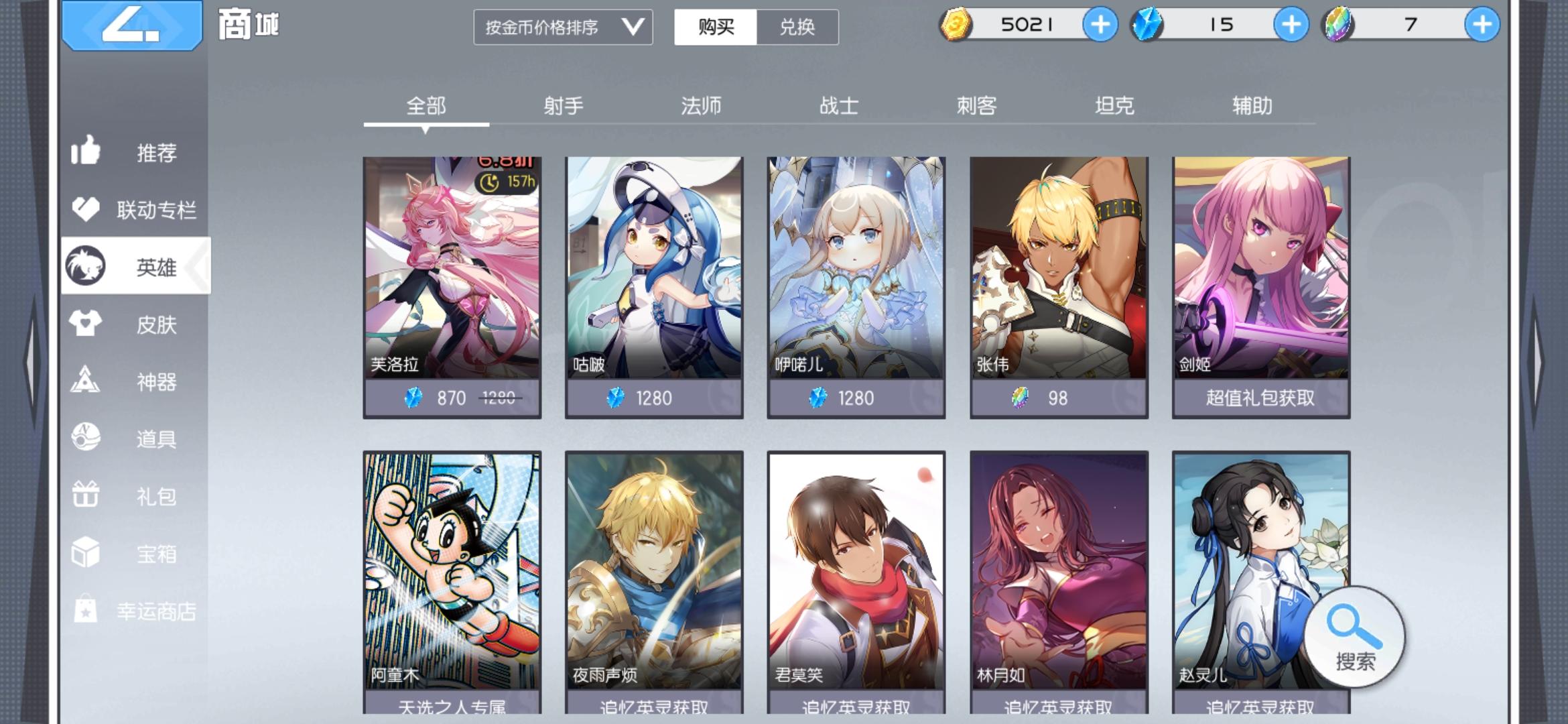Open the 按金币价格排序 sort dropdown
This screenshot has height=724, width=1568.
tap(563, 28)
